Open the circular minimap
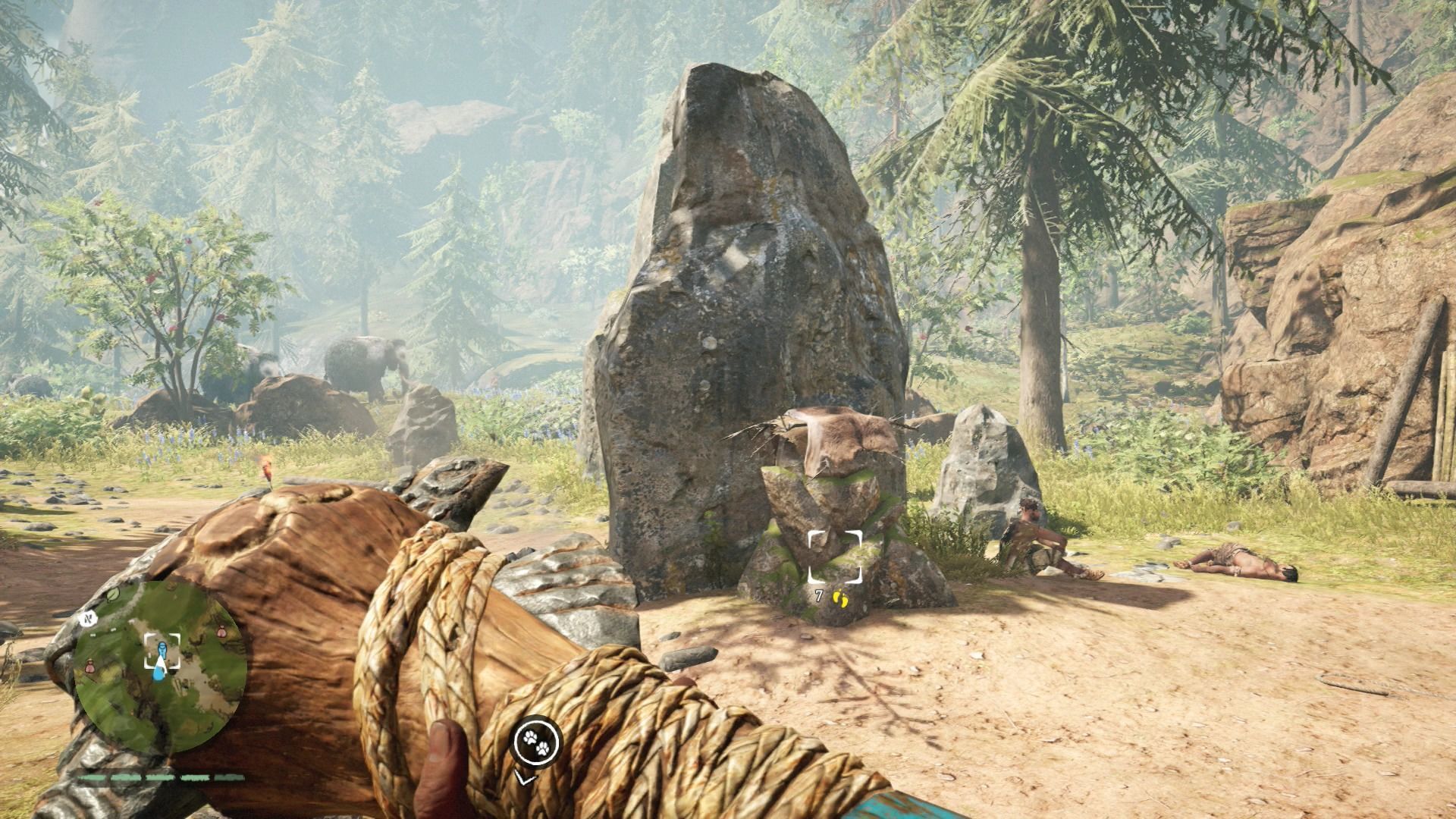Image resolution: width=1456 pixels, height=819 pixels. click(160, 665)
